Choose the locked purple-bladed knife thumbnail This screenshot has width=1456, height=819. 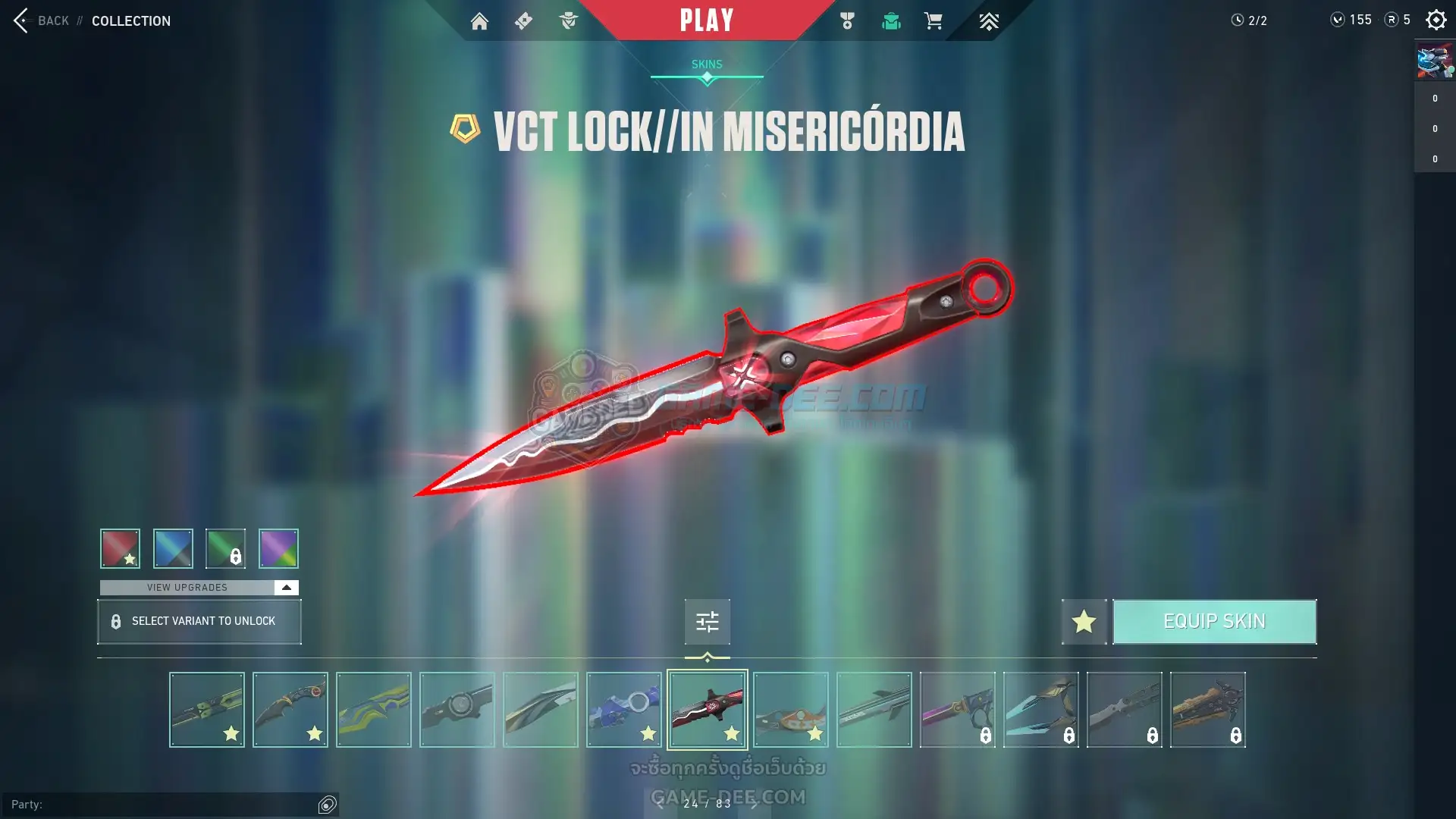pos(958,710)
